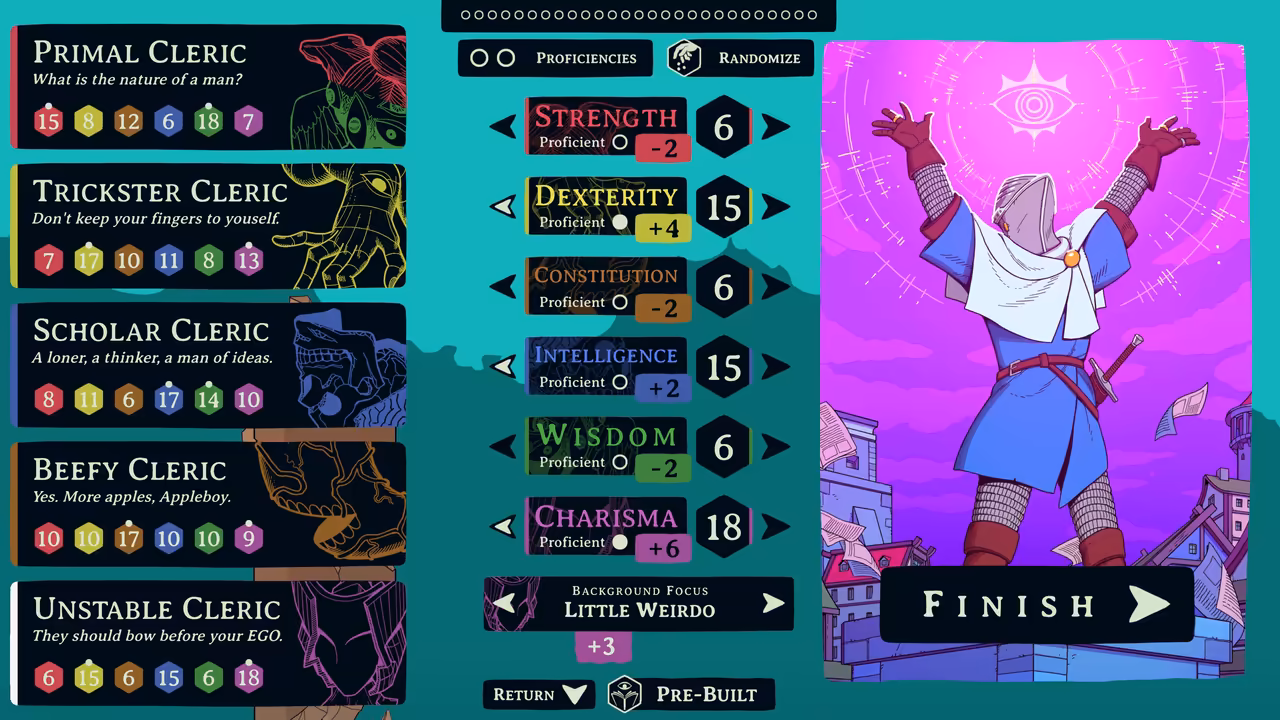
Task: Toggle Wisdom proficiency
Action: click(x=620, y=462)
